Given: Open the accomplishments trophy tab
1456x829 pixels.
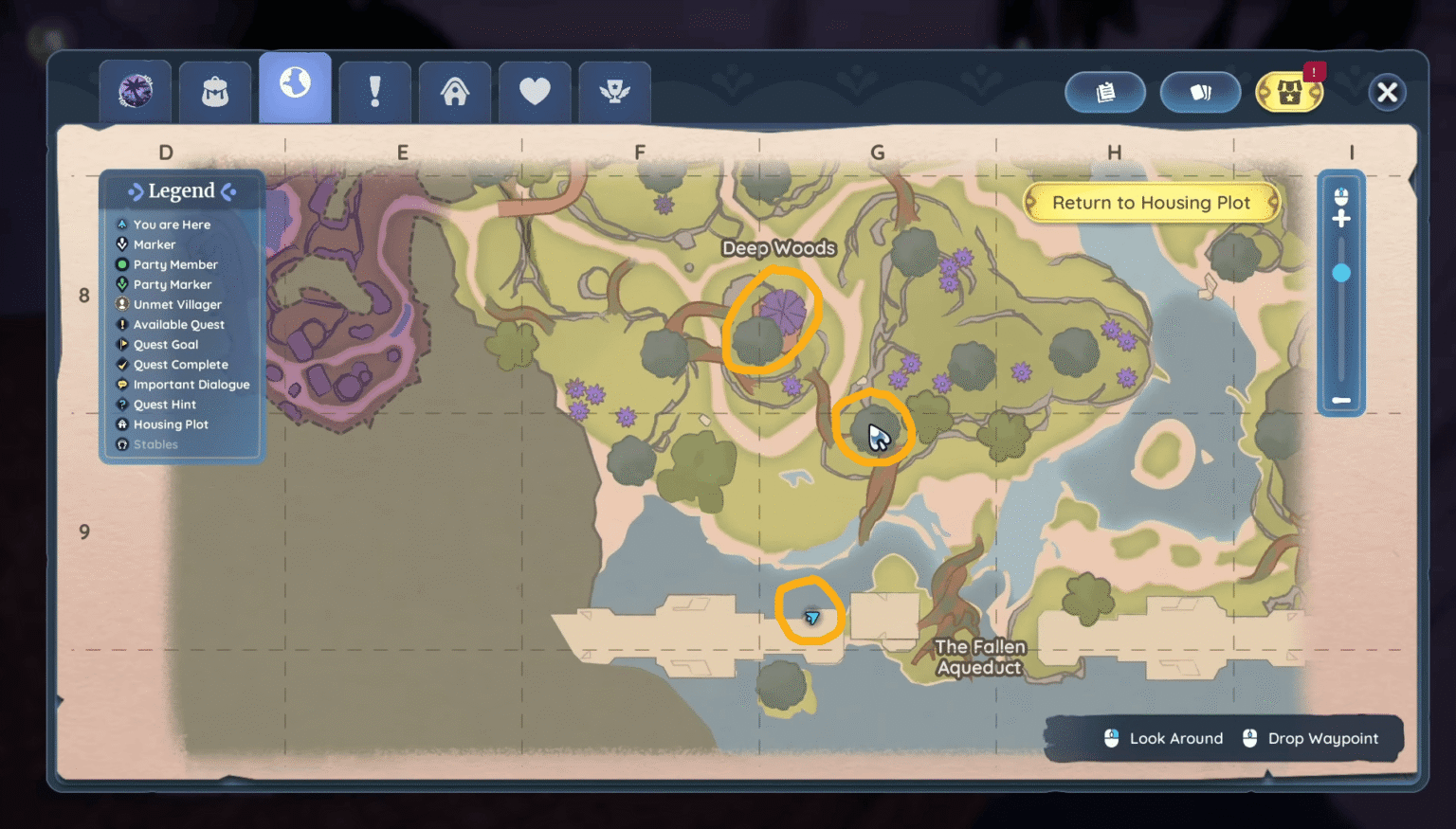Looking at the screenshot, I should pyautogui.click(x=614, y=91).
